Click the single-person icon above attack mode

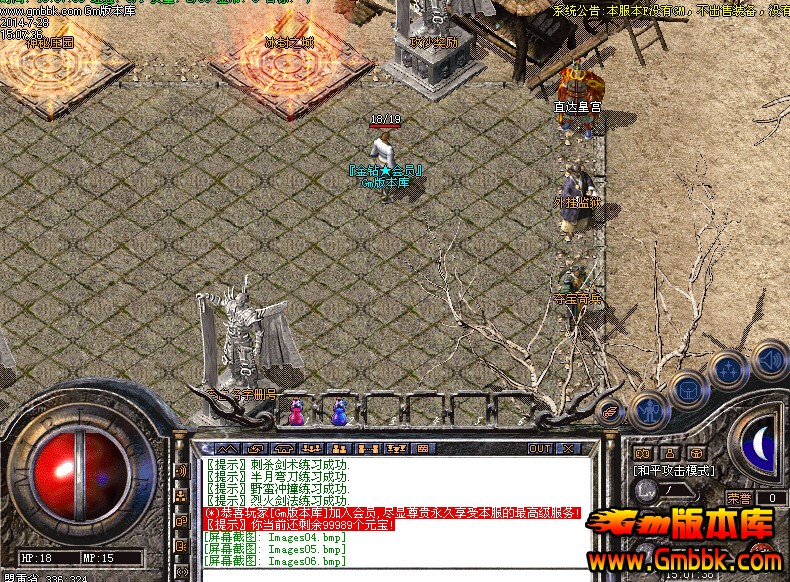(x=670, y=454)
